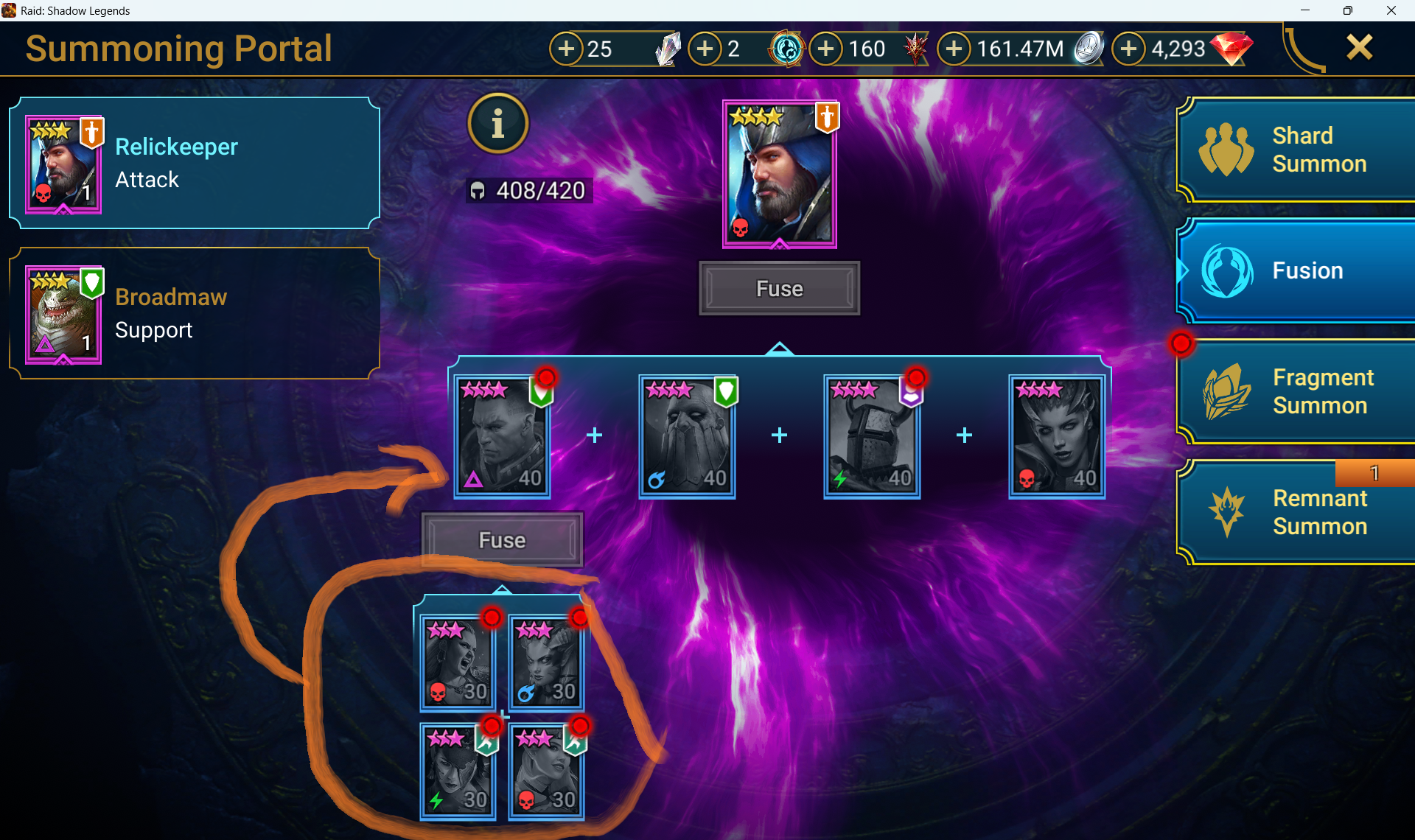This screenshot has height=840, width=1415.
Task: Select the Relickeeper fusion entry
Action: coord(195,164)
